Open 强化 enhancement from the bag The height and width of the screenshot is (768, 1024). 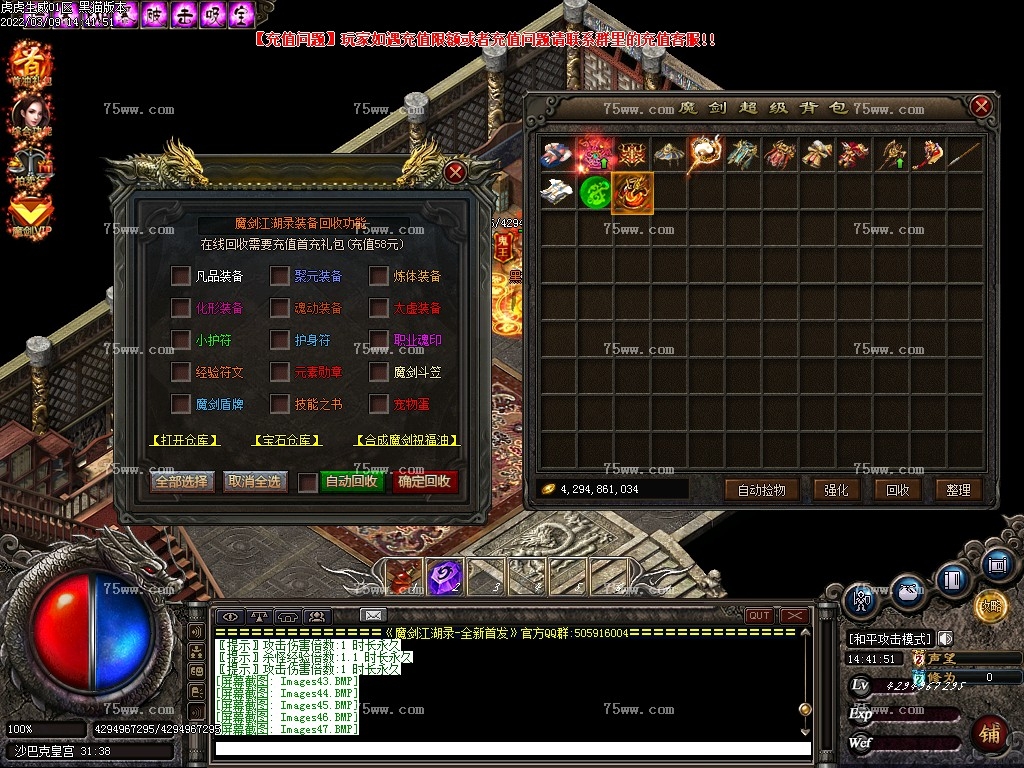836,490
